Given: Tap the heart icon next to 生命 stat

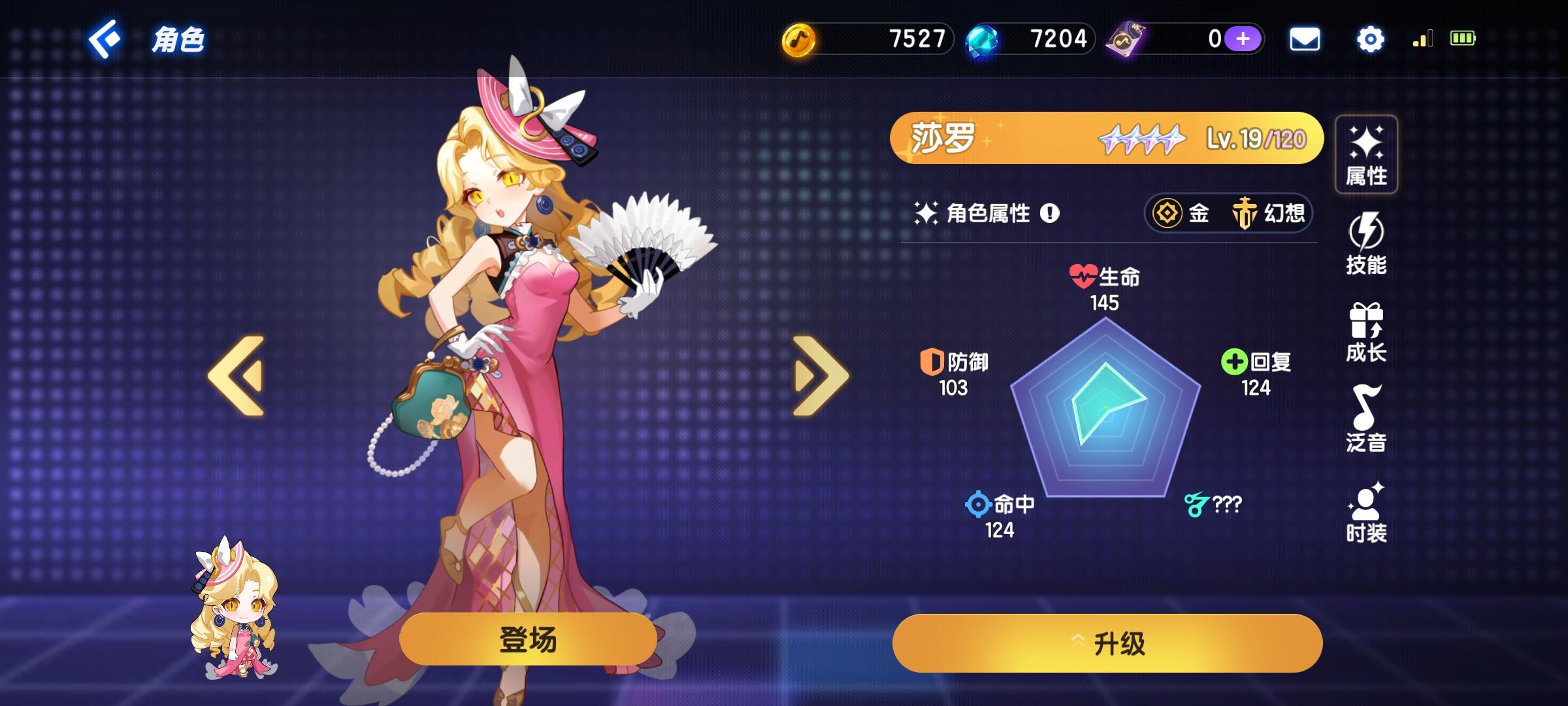Looking at the screenshot, I should 1085,276.
